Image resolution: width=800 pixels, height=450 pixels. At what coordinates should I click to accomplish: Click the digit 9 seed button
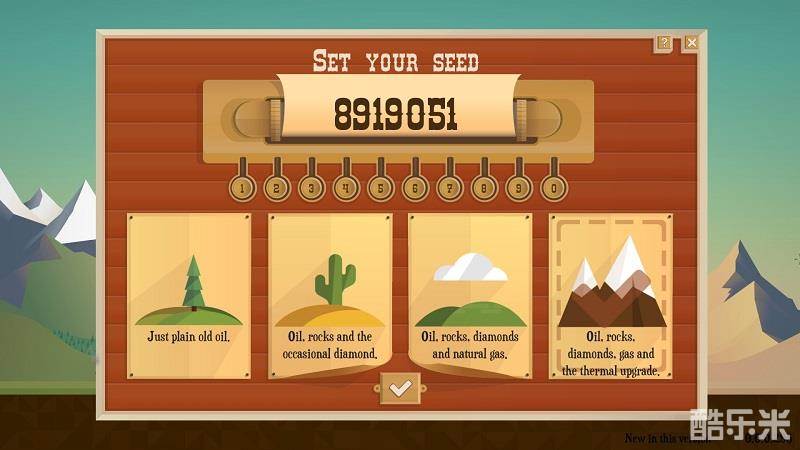coord(519,186)
